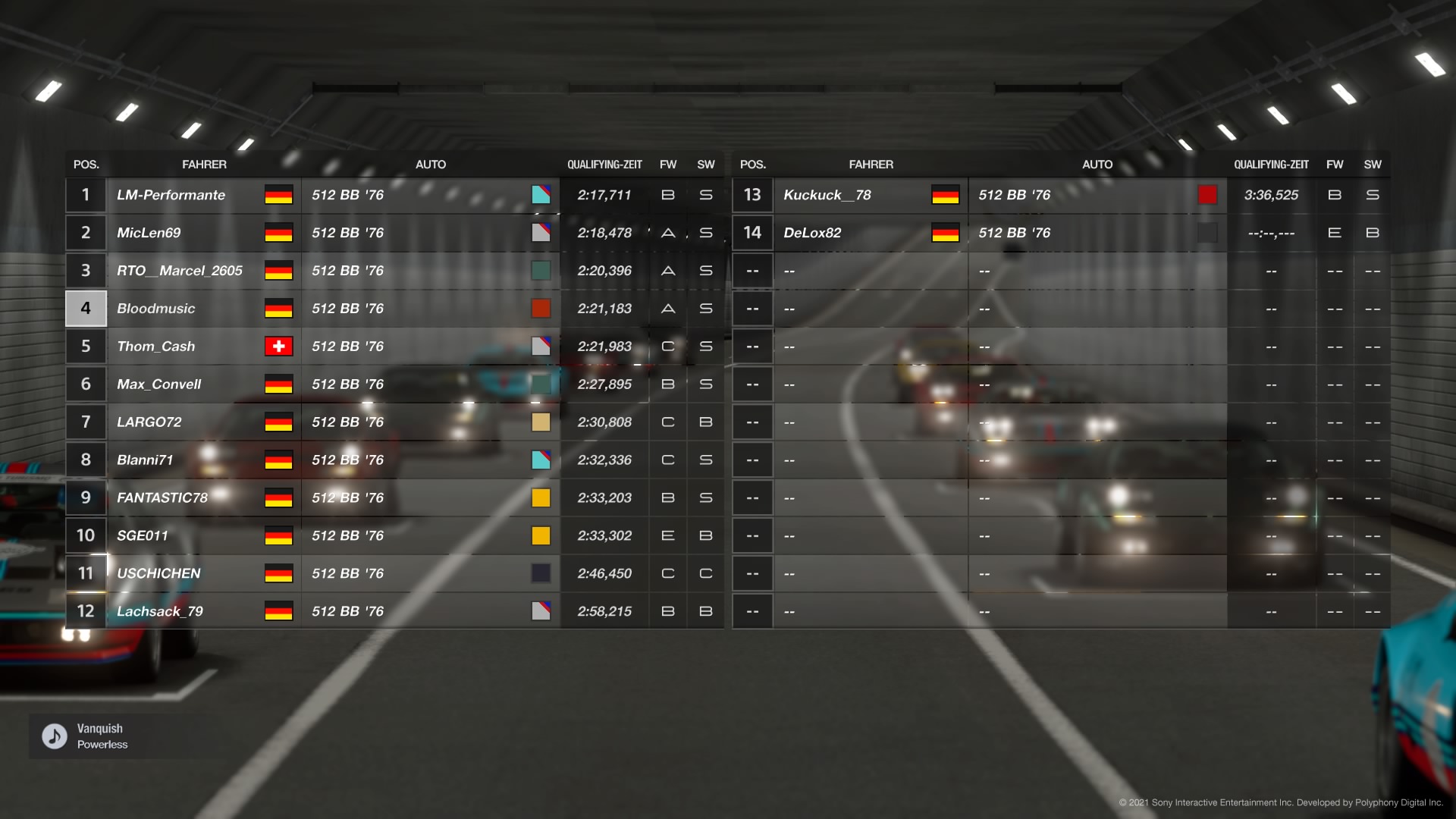Click the SW indicator on Bloodmusic's row

point(705,308)
